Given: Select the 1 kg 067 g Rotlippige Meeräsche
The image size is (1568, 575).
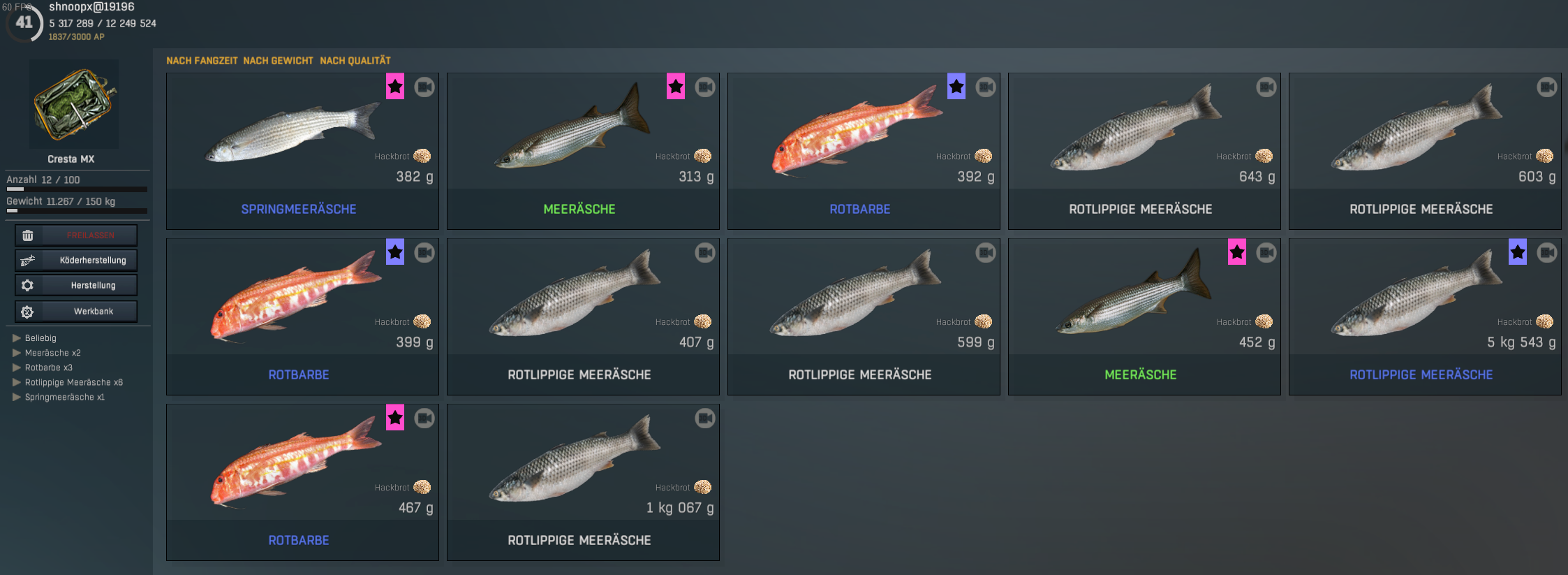Looking at the screenshot, I should [x=583, y=482].
